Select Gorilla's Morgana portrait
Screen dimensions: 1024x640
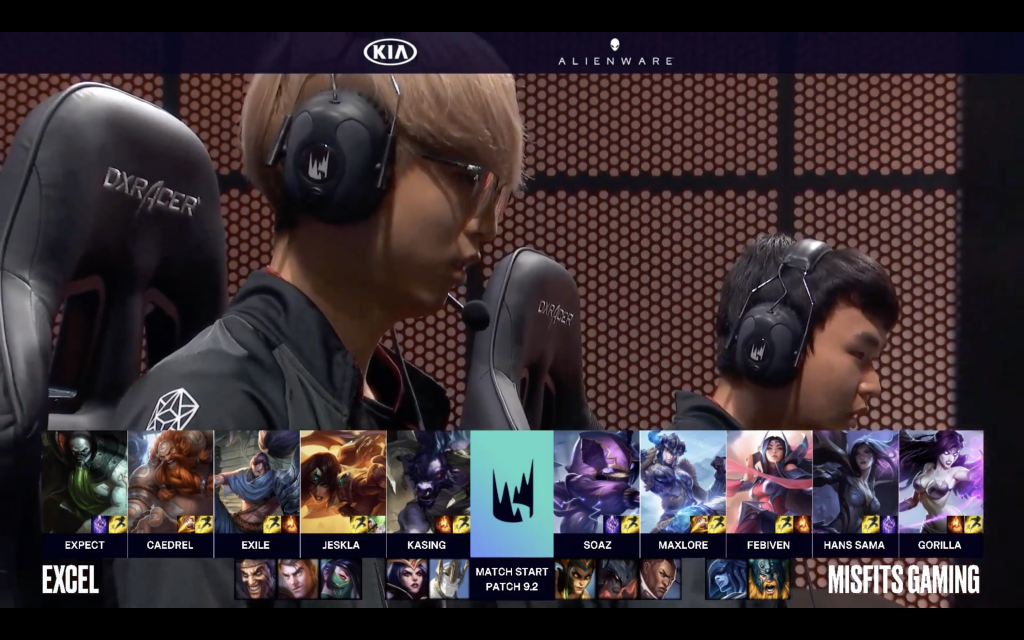(x=940, y=482)
